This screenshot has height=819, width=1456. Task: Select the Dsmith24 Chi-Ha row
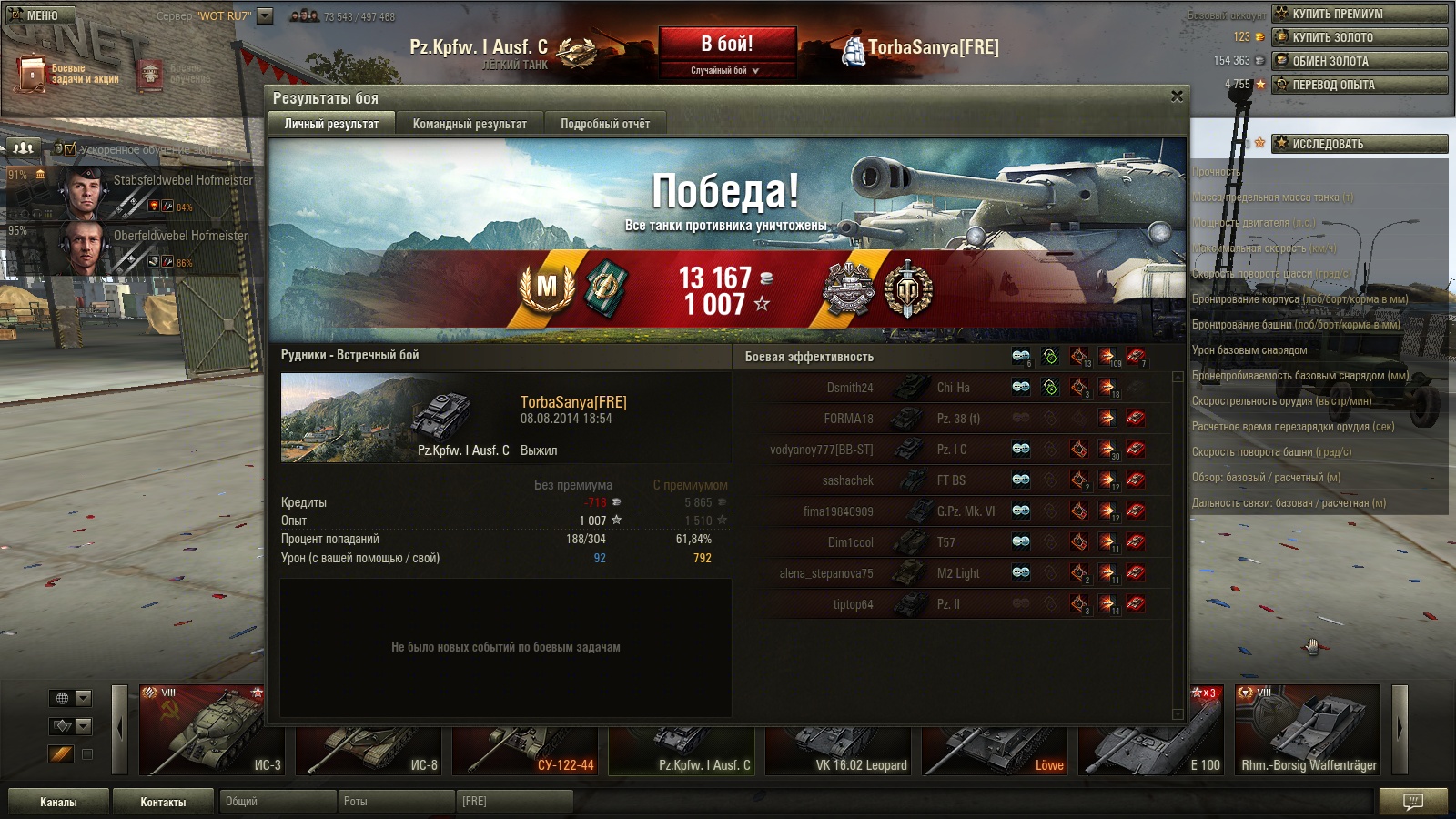(x=953, y=388)
